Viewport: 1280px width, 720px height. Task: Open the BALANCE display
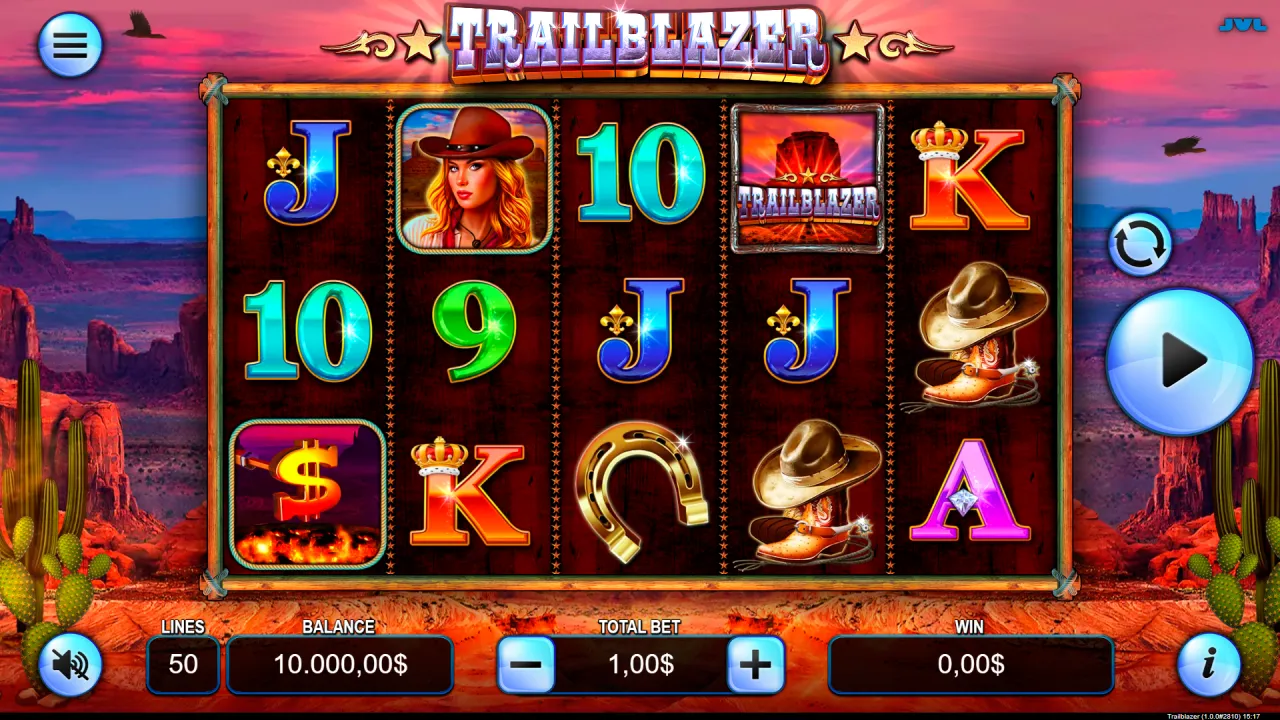[340, 664]
